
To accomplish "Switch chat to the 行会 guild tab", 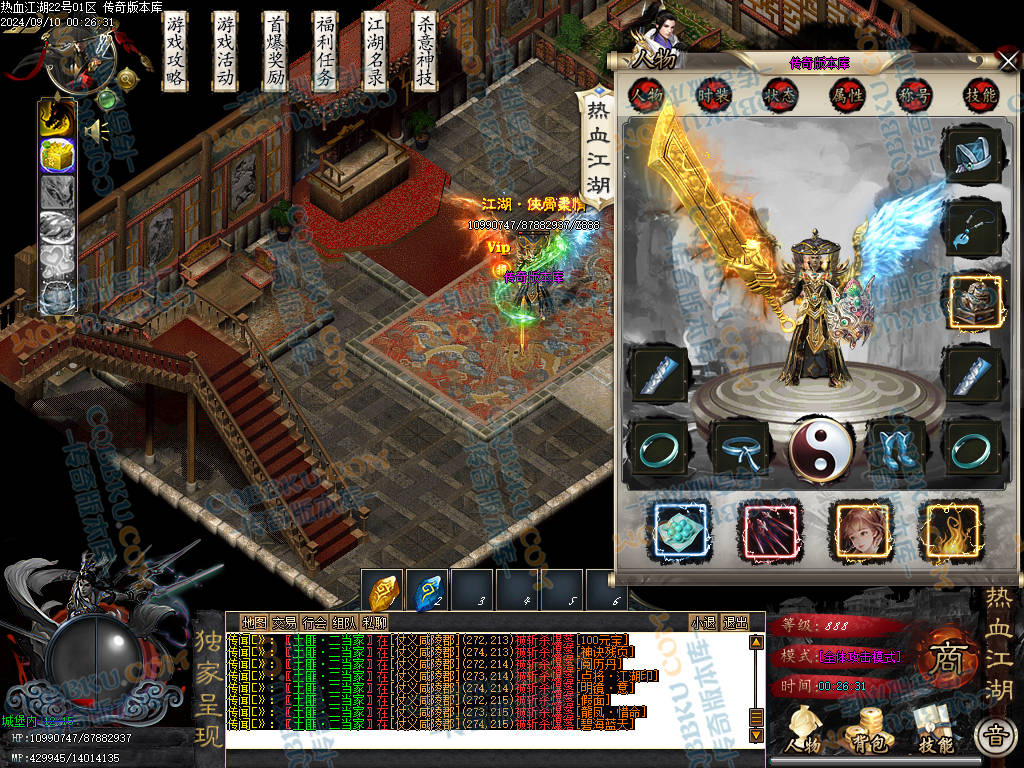I will coord(314,622).
